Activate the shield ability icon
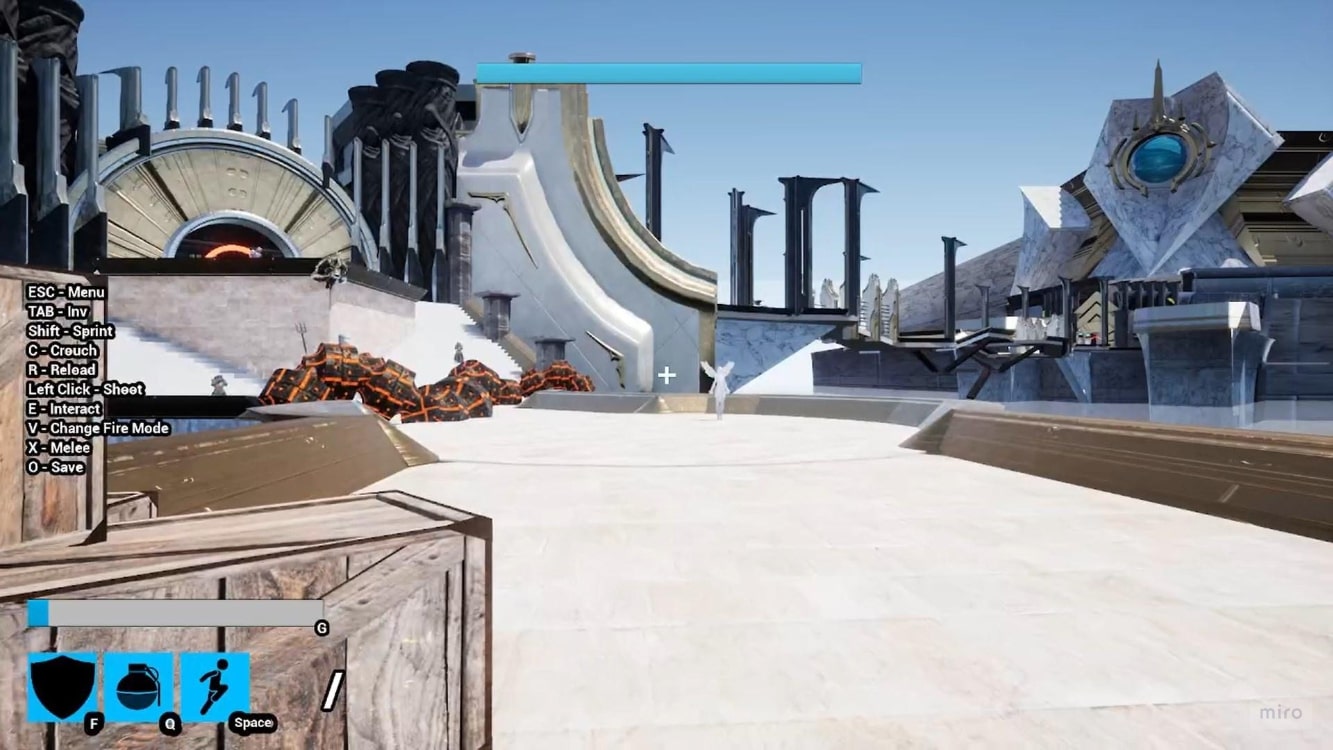Viewport: 1333px width, 750px height. tap(62, 687)
